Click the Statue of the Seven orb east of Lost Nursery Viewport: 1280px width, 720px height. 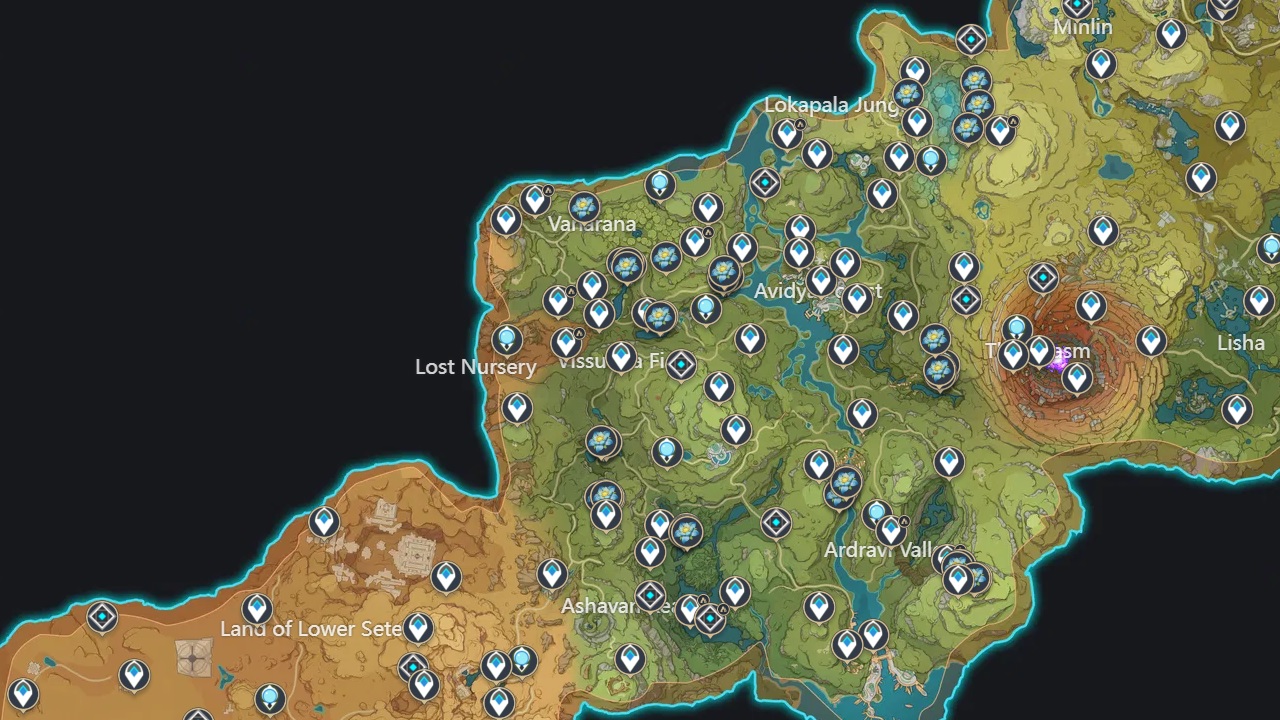pos(507,339)
